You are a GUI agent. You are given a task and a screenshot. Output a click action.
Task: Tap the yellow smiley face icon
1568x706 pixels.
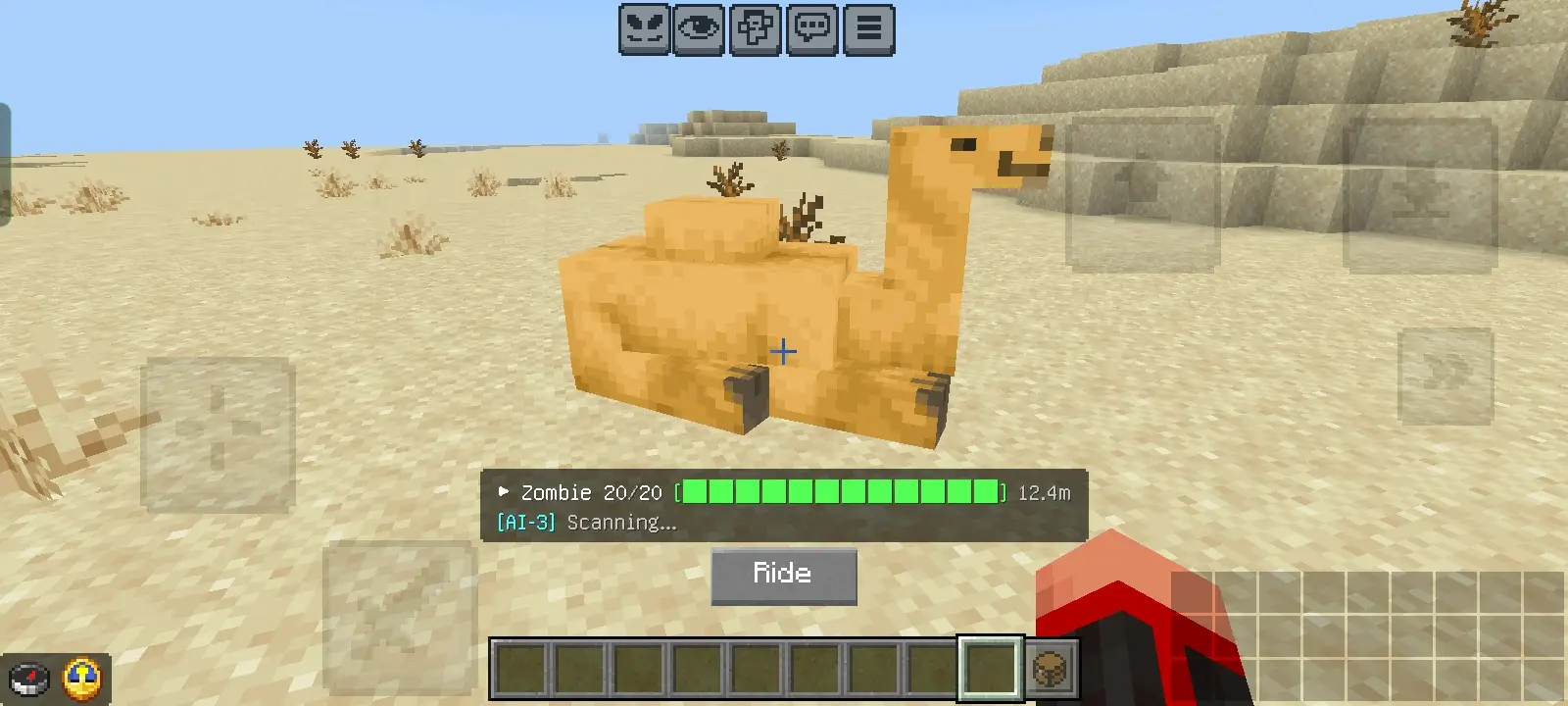pyautogui.click(x=82, y=679)
